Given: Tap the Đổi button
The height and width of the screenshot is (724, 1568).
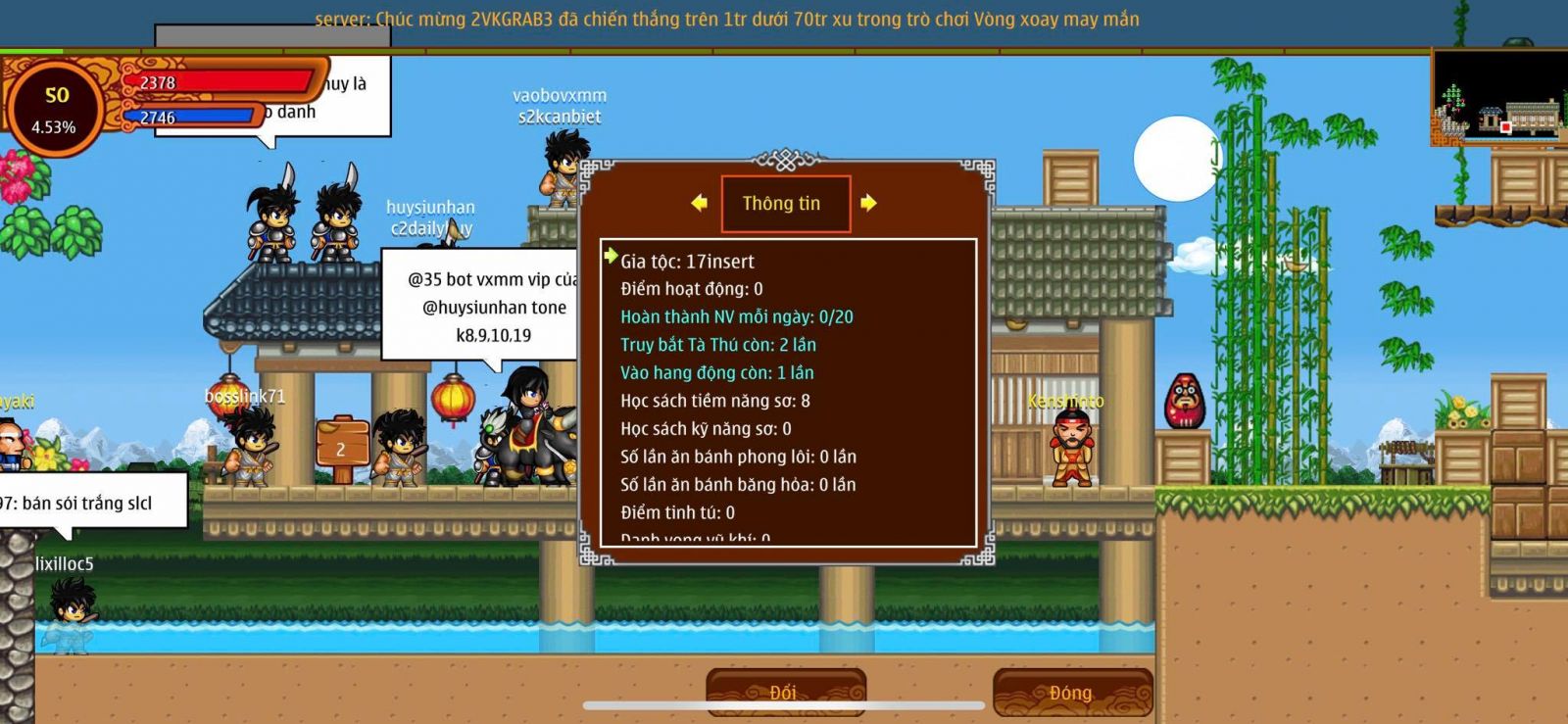Looking at the screenshot, I should [x=785, y=693].
